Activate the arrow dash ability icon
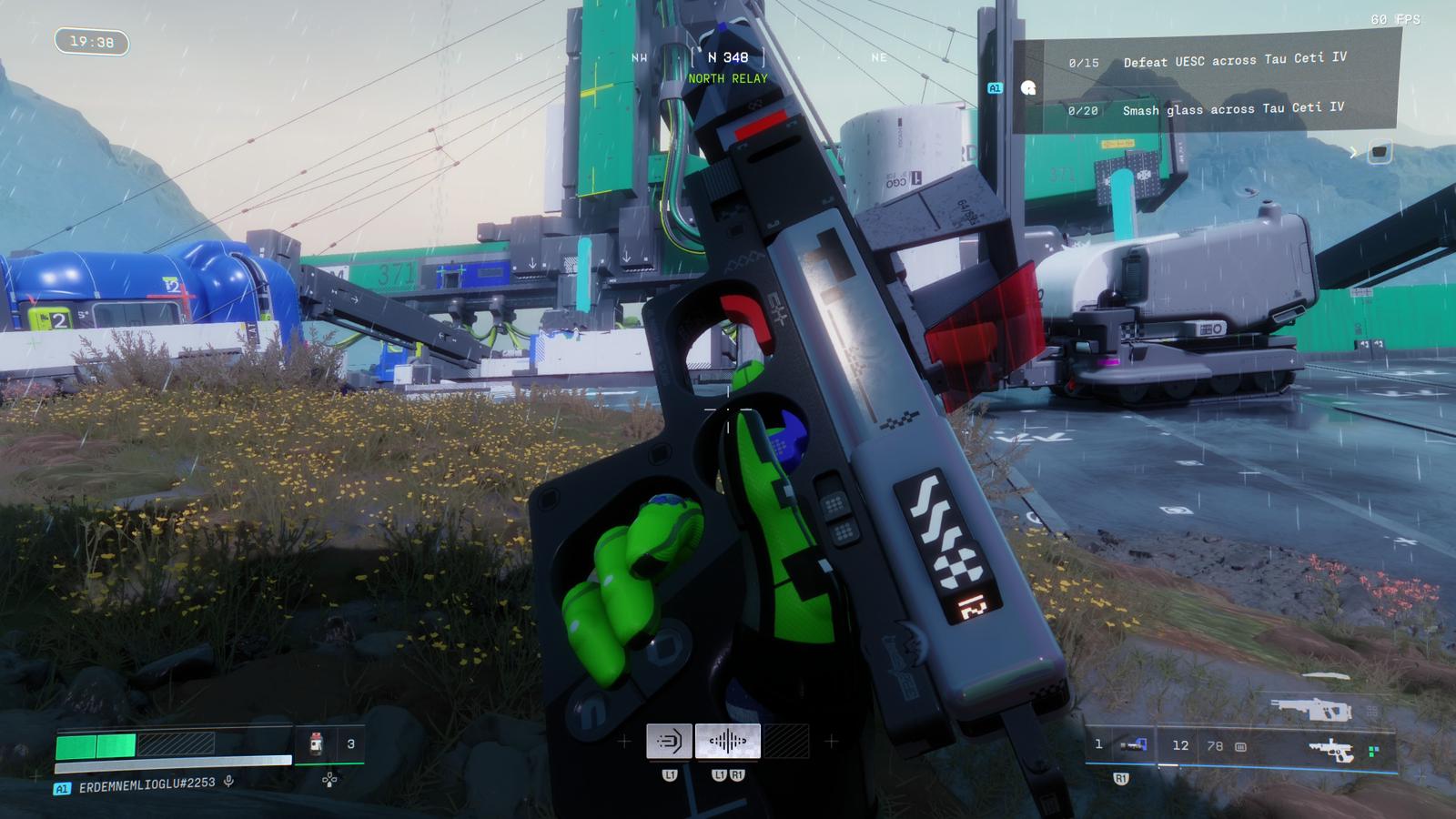The height and width of the screenshot is (819, 1456). [x=669, y=742]
